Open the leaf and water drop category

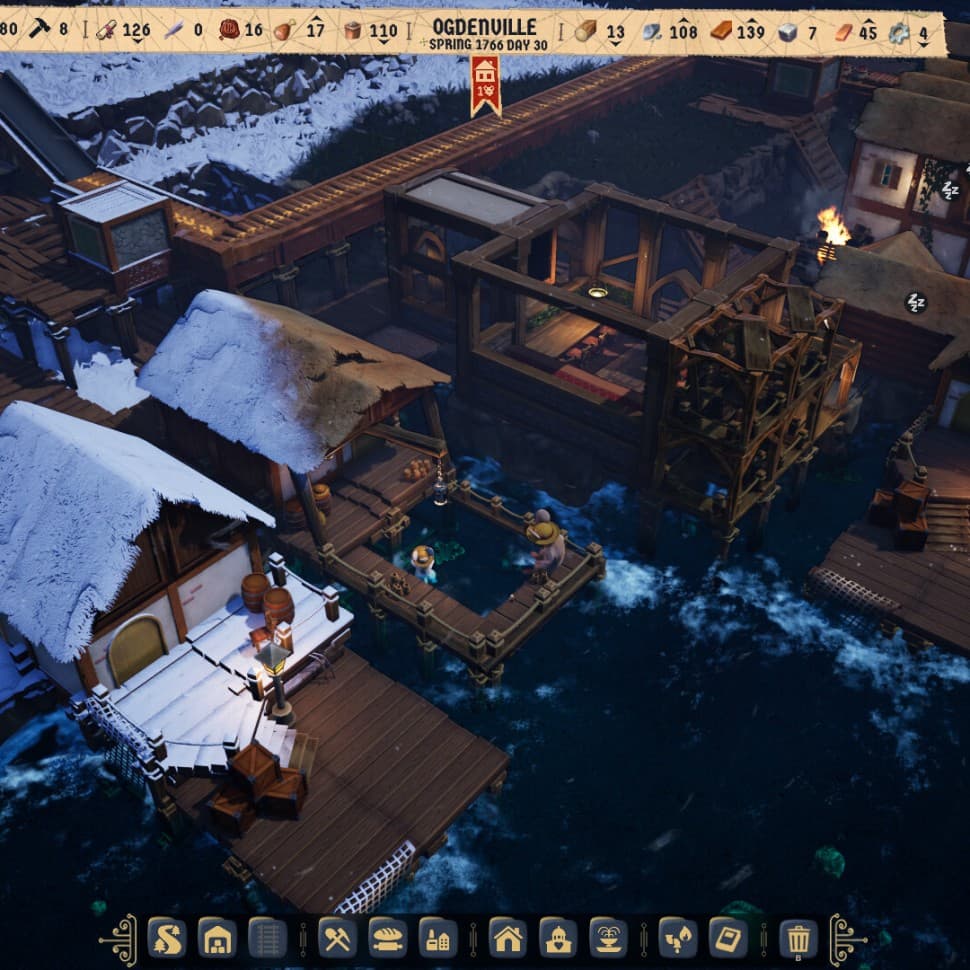click(x=677, y=938)
